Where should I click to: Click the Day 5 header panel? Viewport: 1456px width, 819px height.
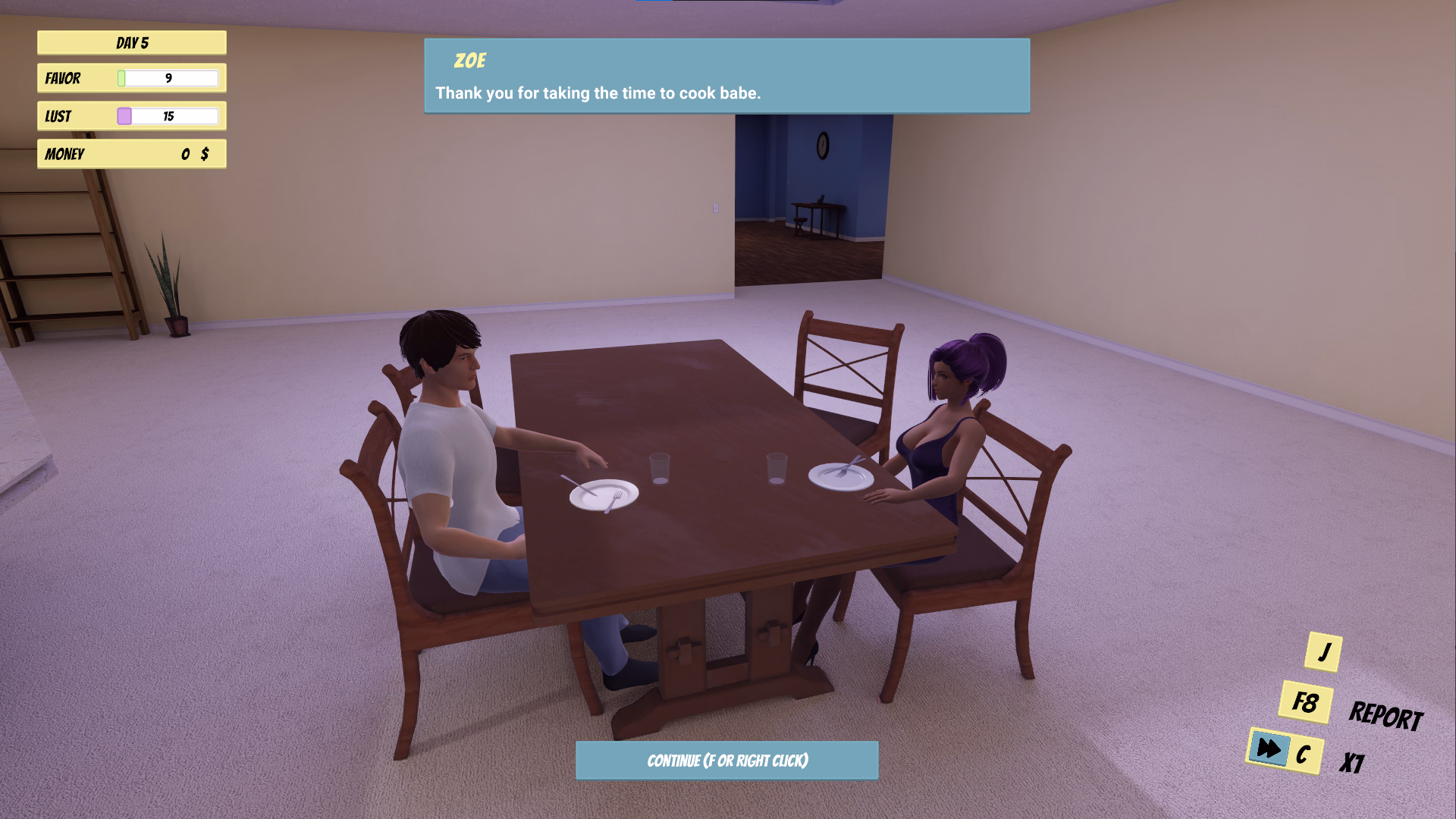tap(130, 42)
